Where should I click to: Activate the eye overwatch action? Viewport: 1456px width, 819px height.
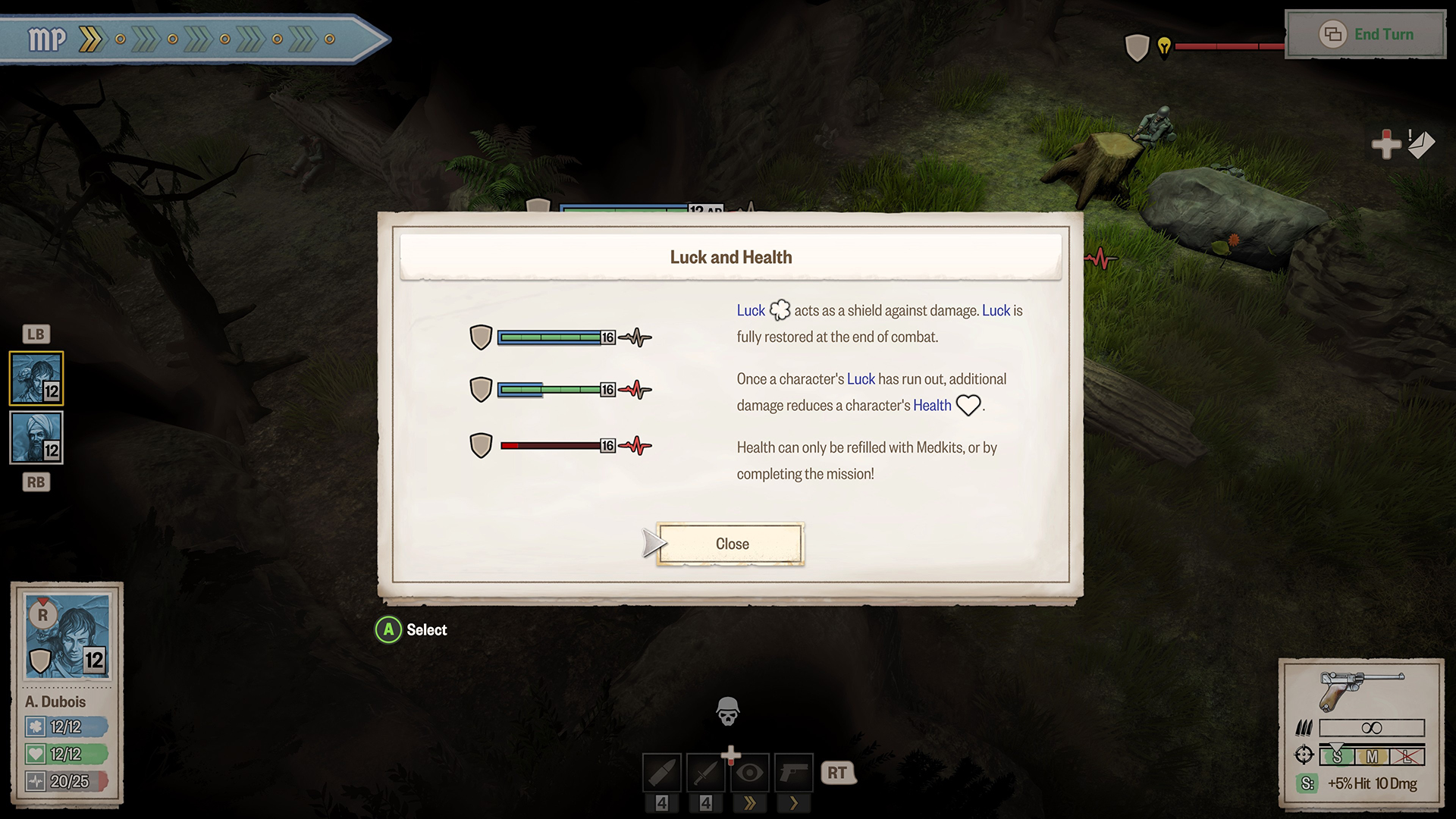(x=750, y=773)
